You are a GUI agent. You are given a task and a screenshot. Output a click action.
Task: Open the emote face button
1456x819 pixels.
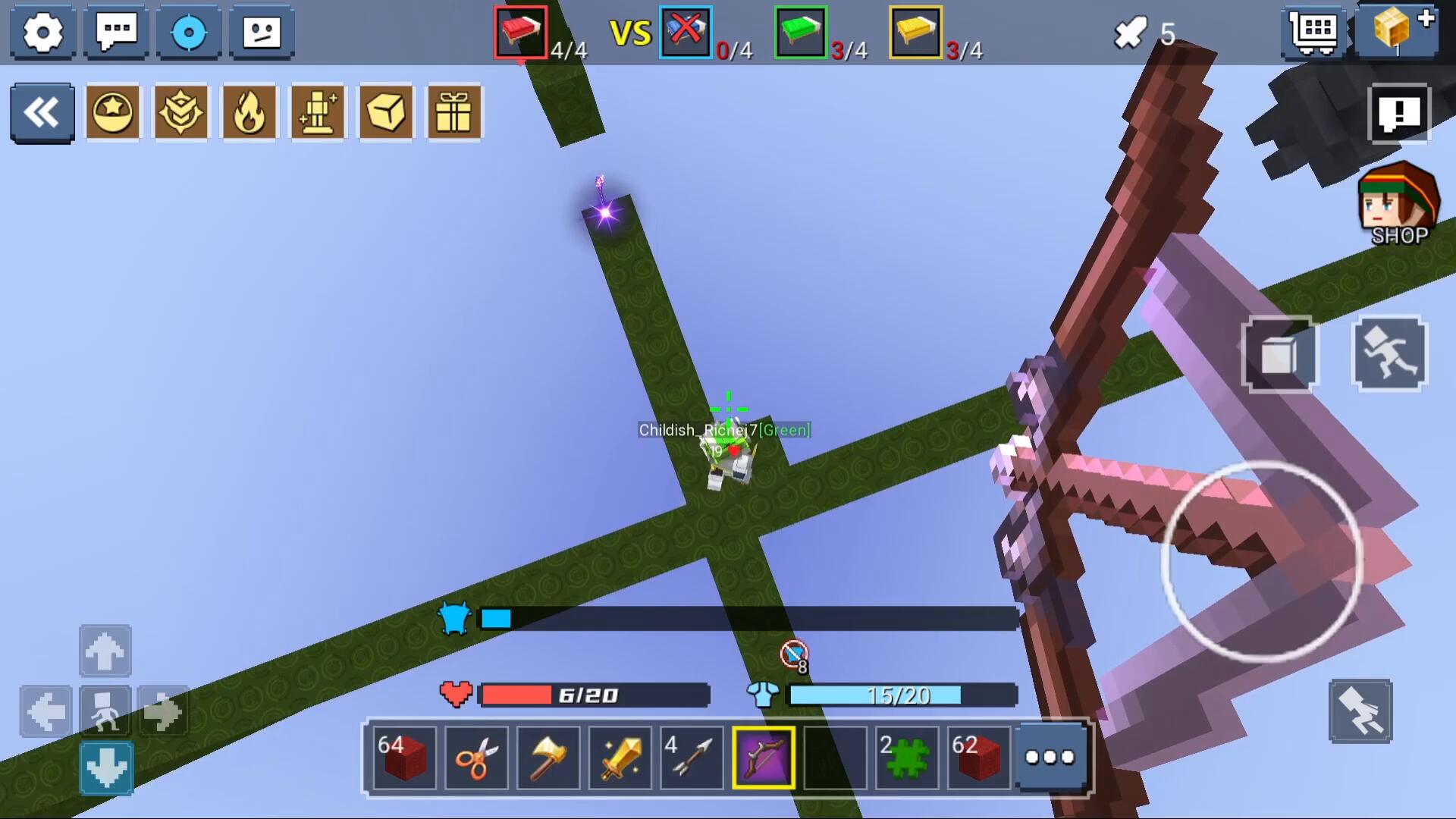point(262,32)
